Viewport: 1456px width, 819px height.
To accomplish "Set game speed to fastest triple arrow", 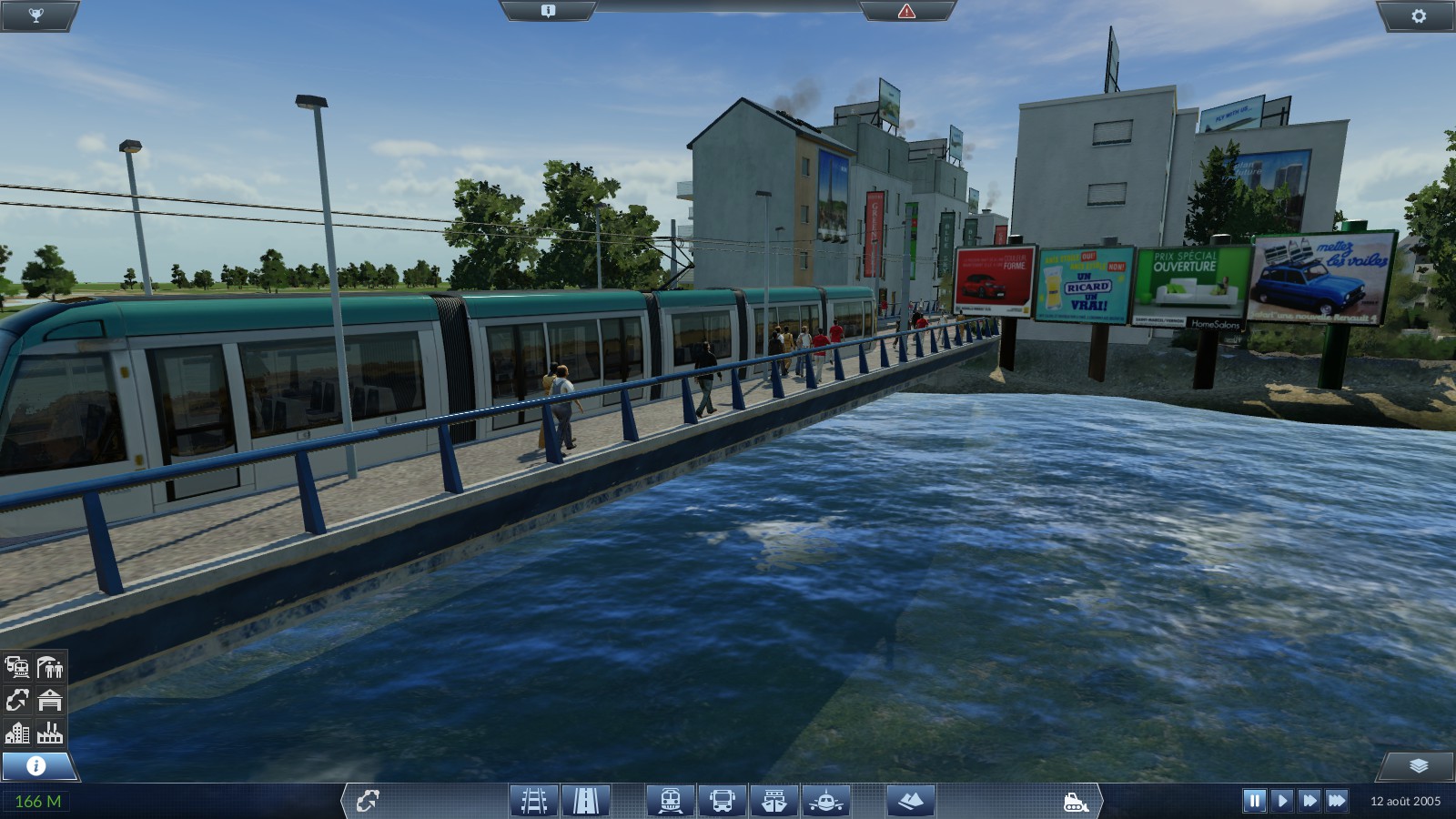I will tap(1337, 801).
